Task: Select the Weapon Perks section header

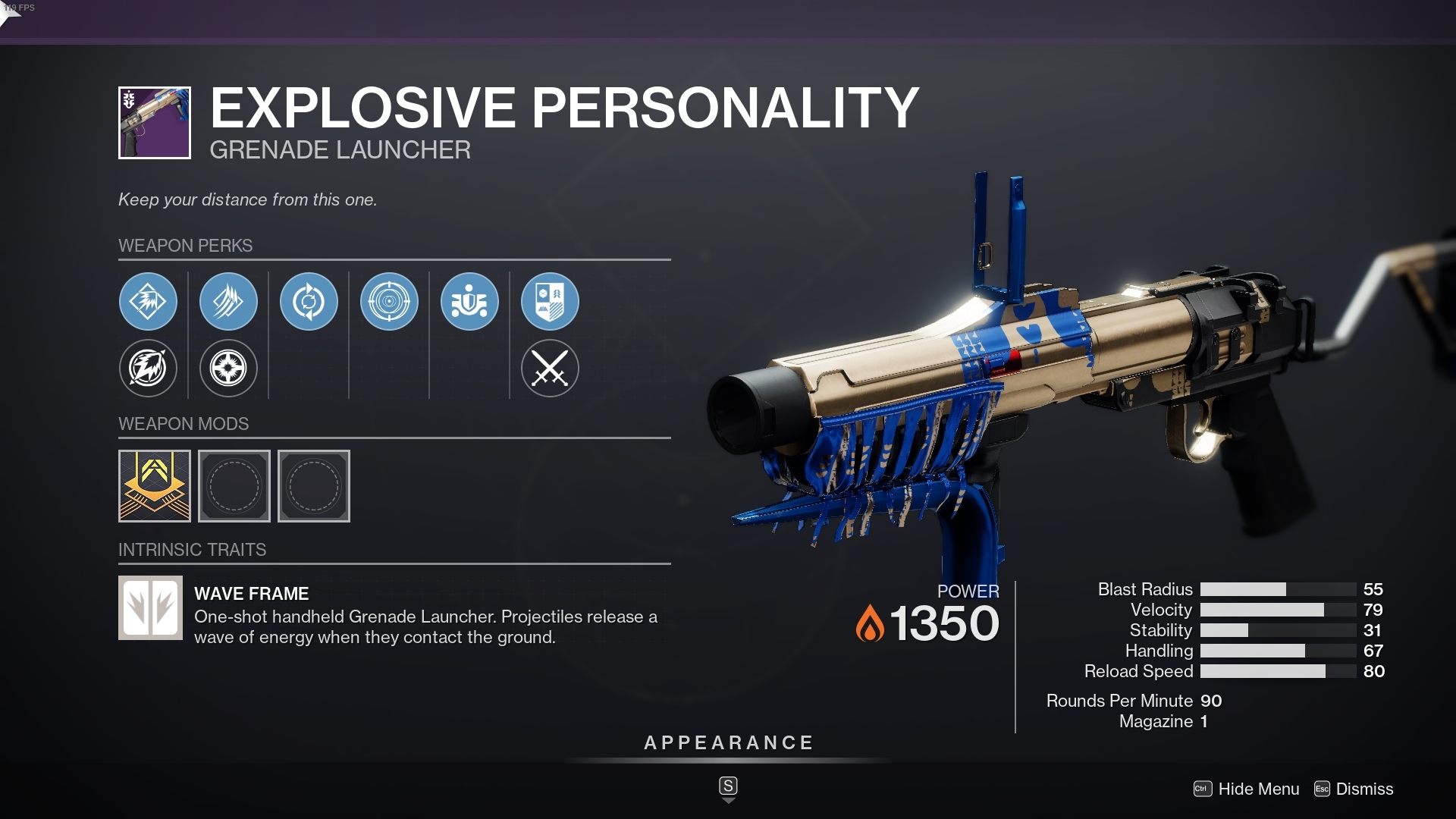Action: point(187,246)
